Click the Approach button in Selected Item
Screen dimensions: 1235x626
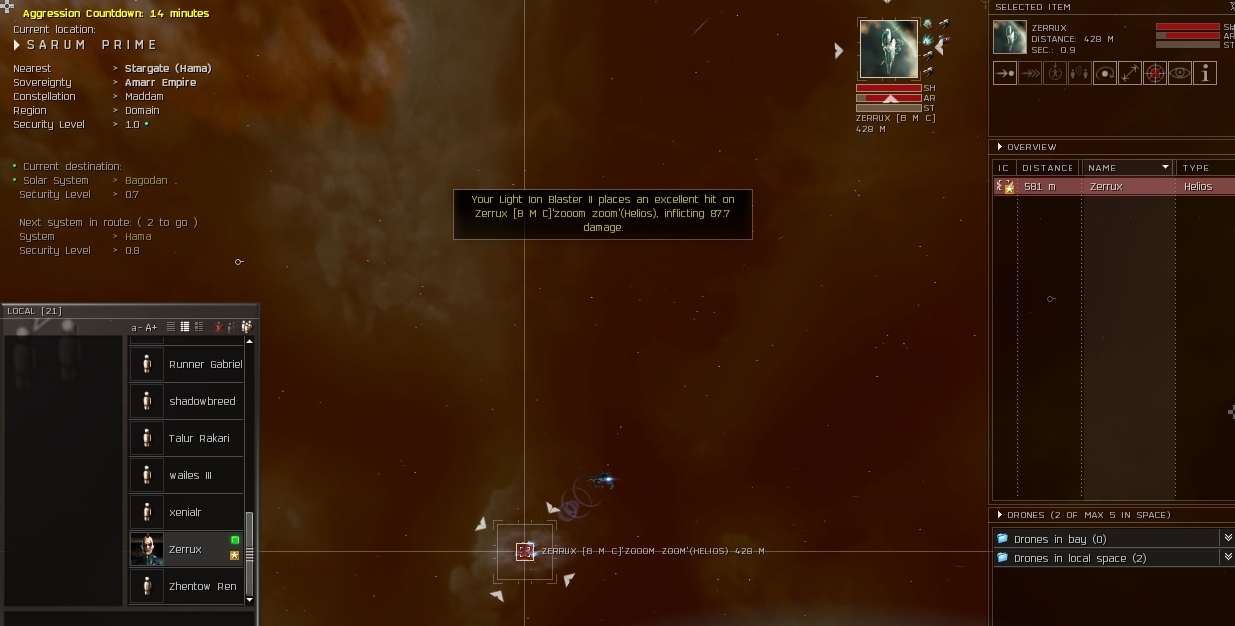coord(1005,73)
